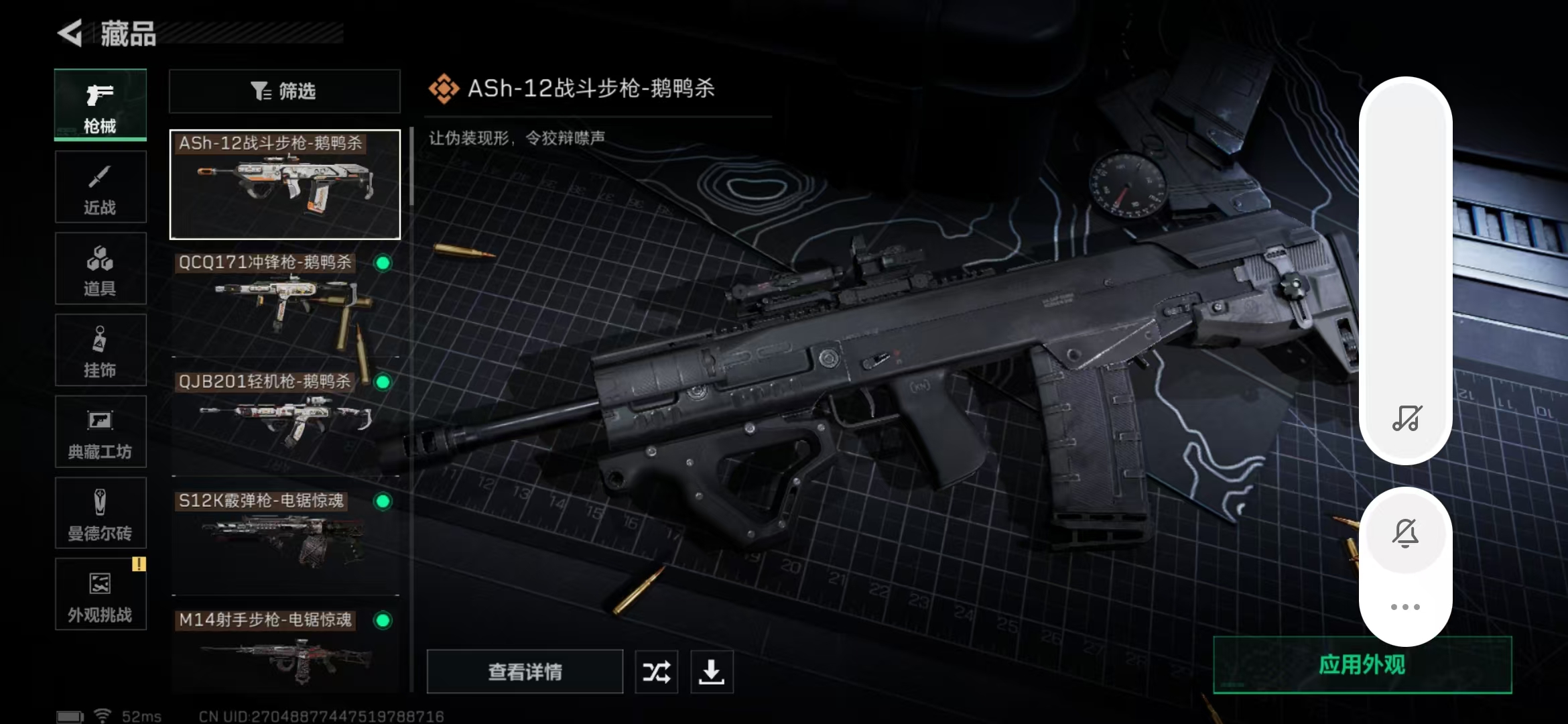
Task: Enter the 典藏工坊 collection workshop
Action: pyautogui.click(x=100, y=432)
